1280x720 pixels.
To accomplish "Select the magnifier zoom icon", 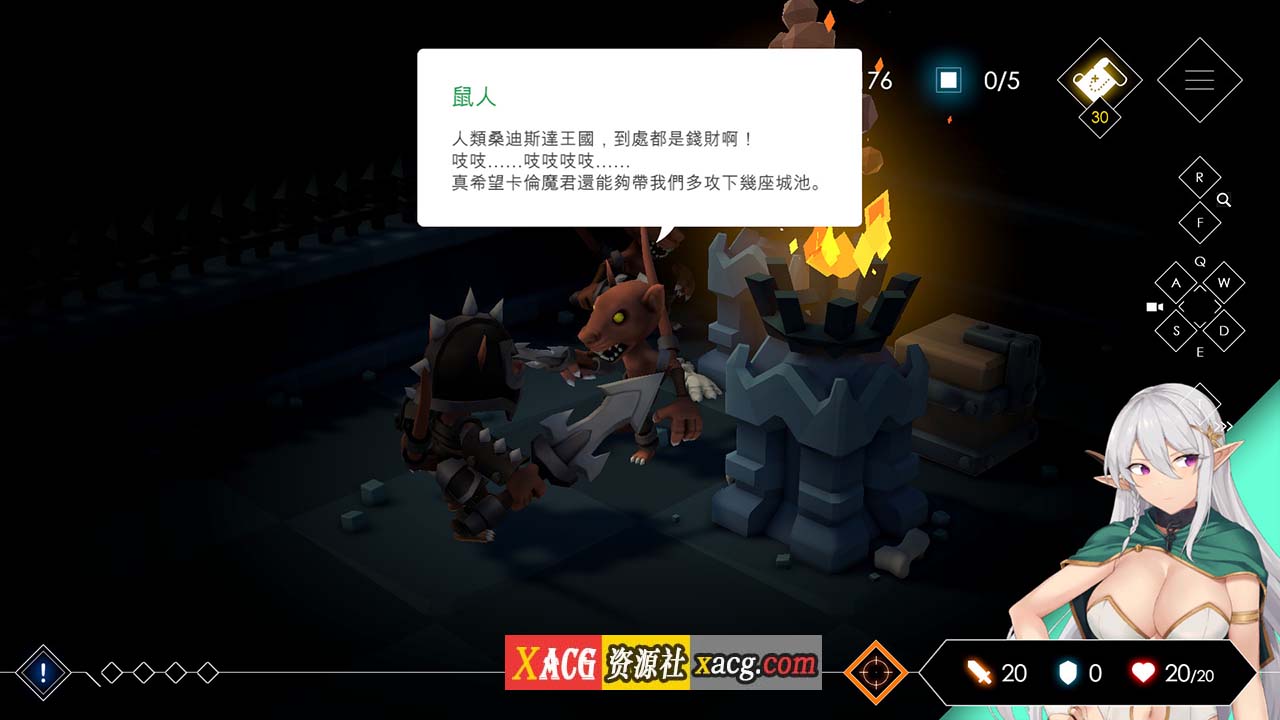I will pyautogui.click(x=1224, y=199).
